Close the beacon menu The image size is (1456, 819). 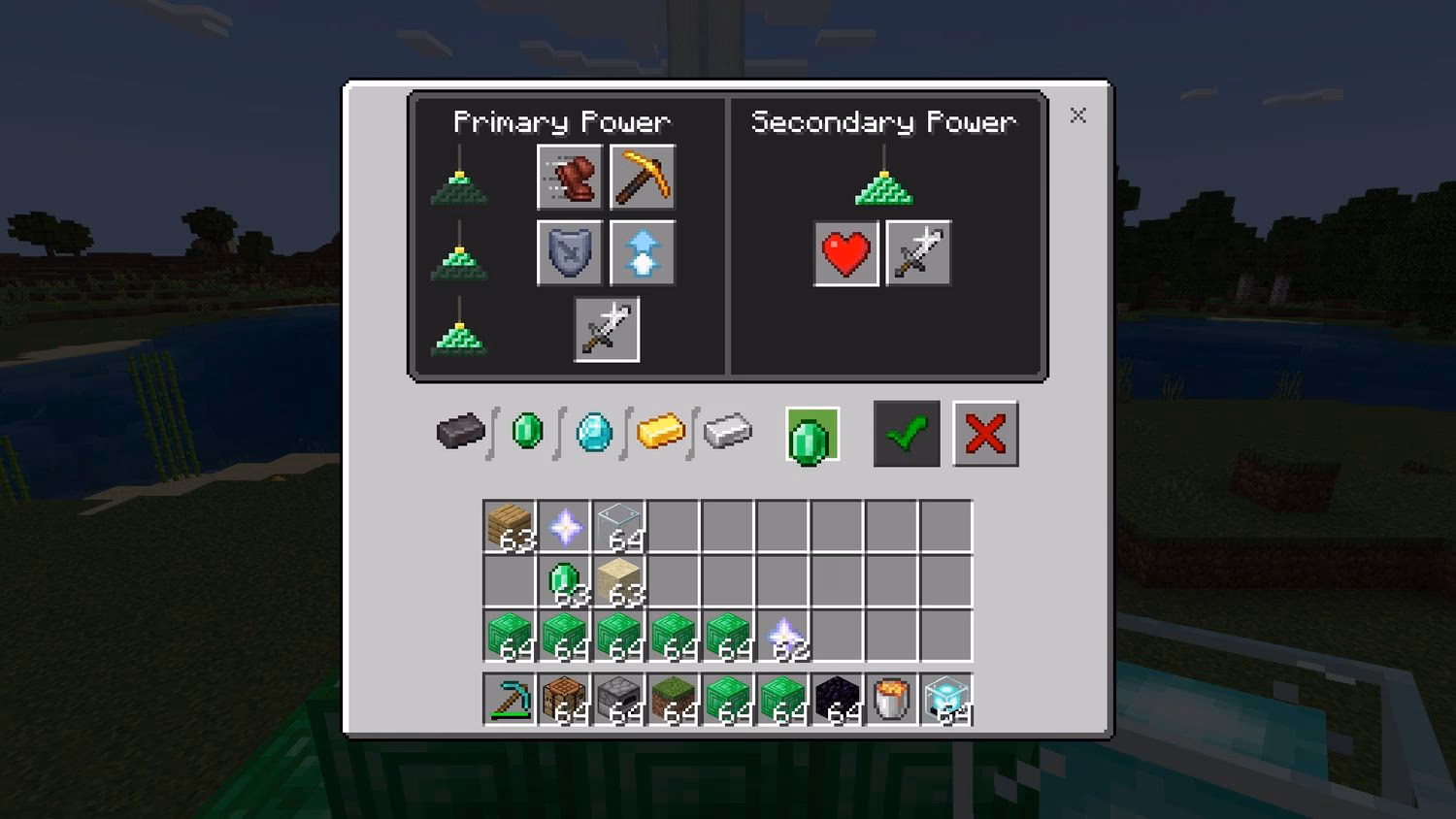pyautogui.click(x=1077, y=115)
